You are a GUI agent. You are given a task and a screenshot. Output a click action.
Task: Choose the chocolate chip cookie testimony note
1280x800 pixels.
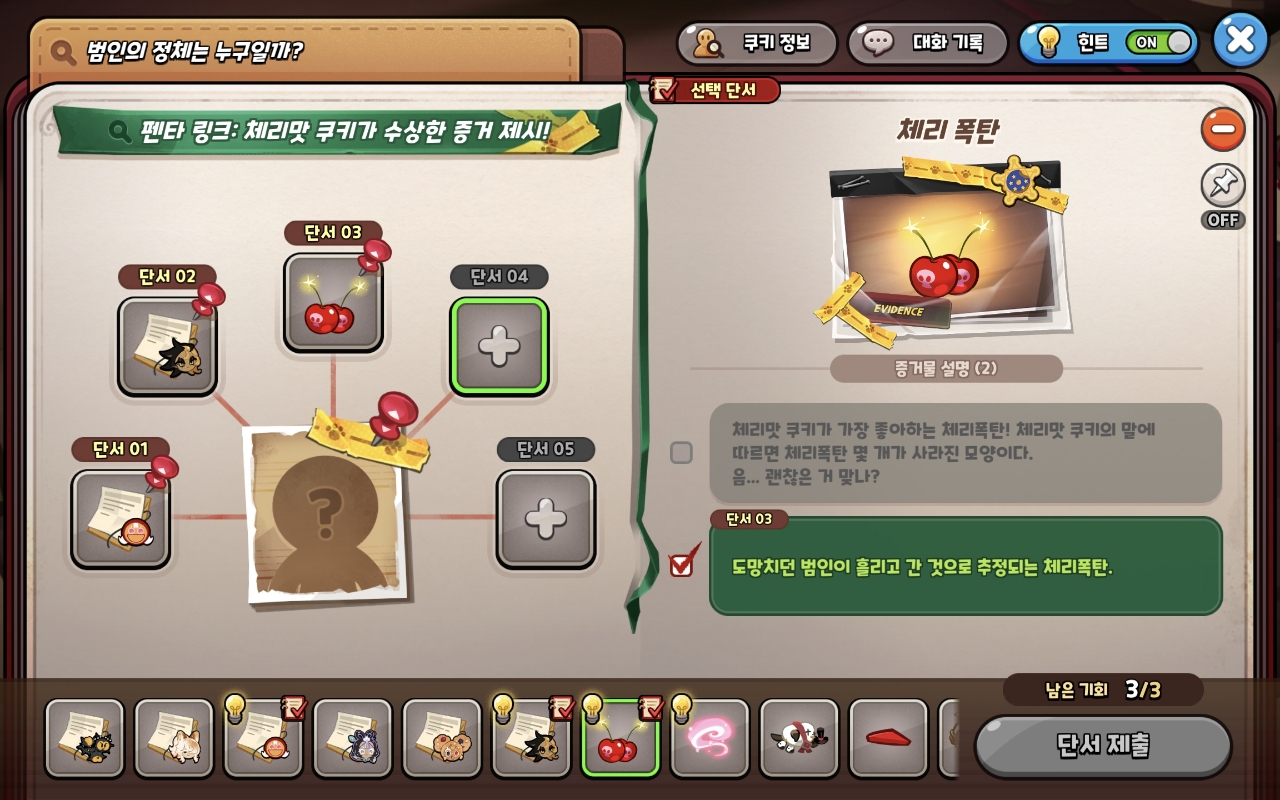click(441, 738)
